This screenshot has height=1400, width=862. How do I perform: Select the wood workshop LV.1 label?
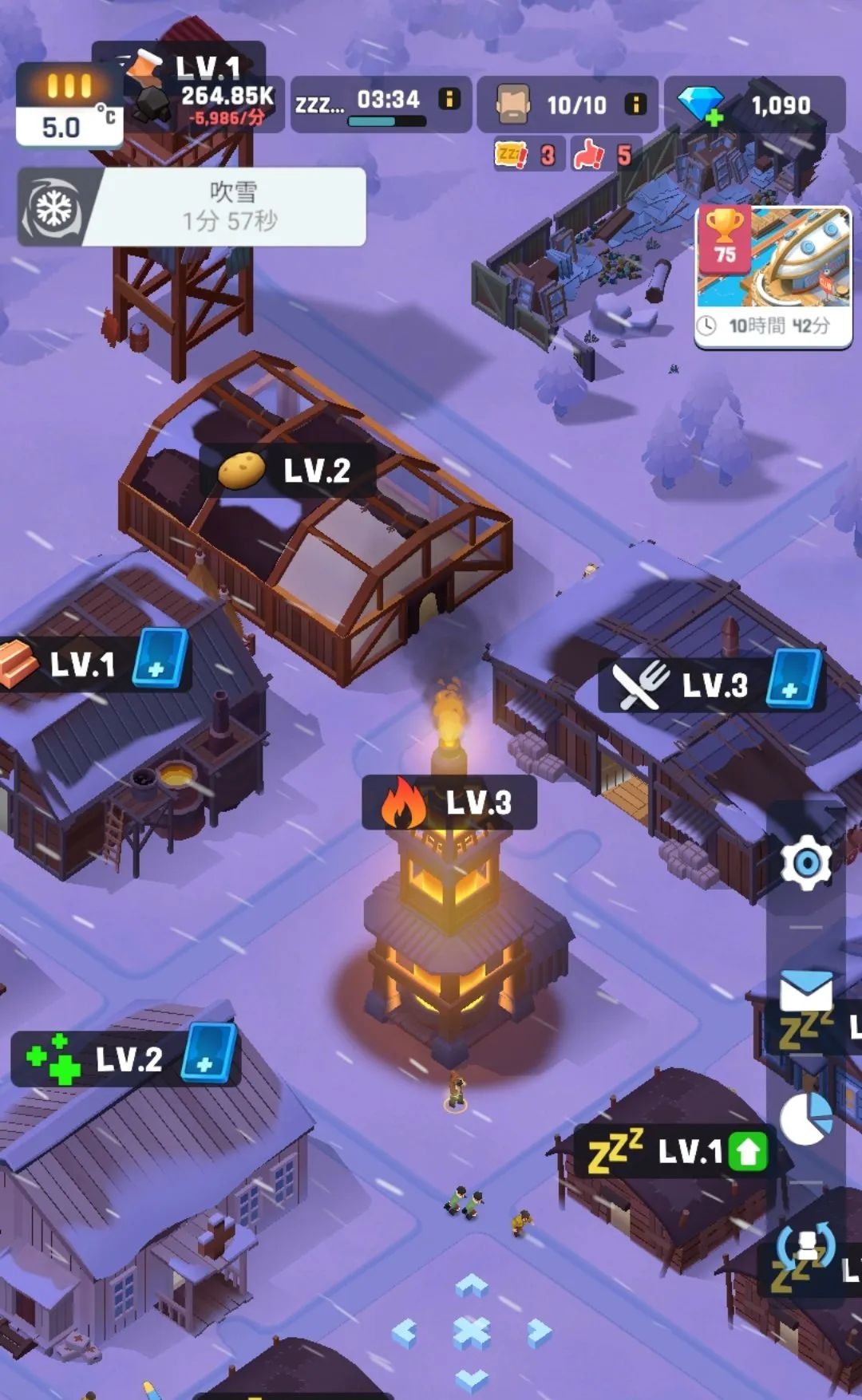64,663
